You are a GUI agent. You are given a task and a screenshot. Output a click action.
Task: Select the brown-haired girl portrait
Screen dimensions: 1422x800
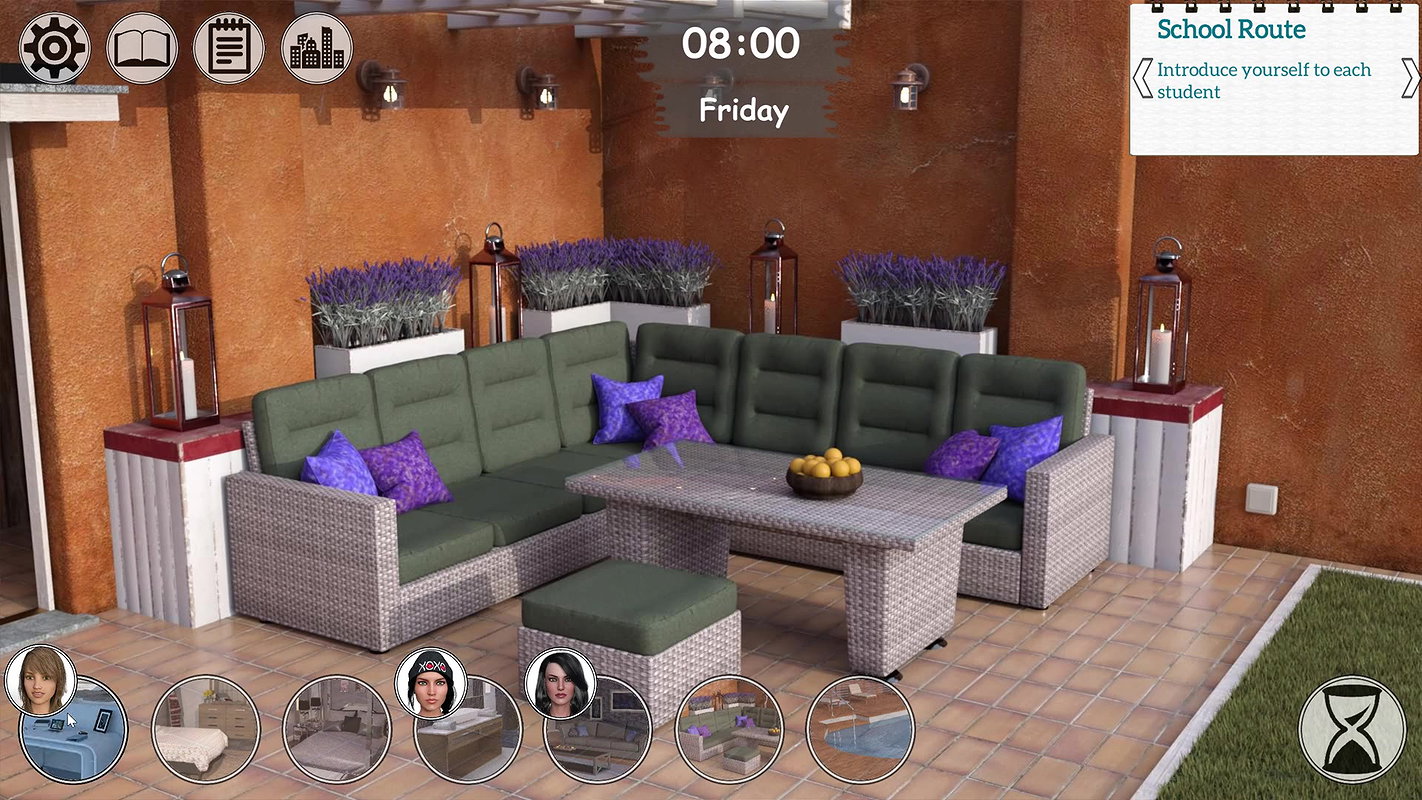click(x=40, y=680)
